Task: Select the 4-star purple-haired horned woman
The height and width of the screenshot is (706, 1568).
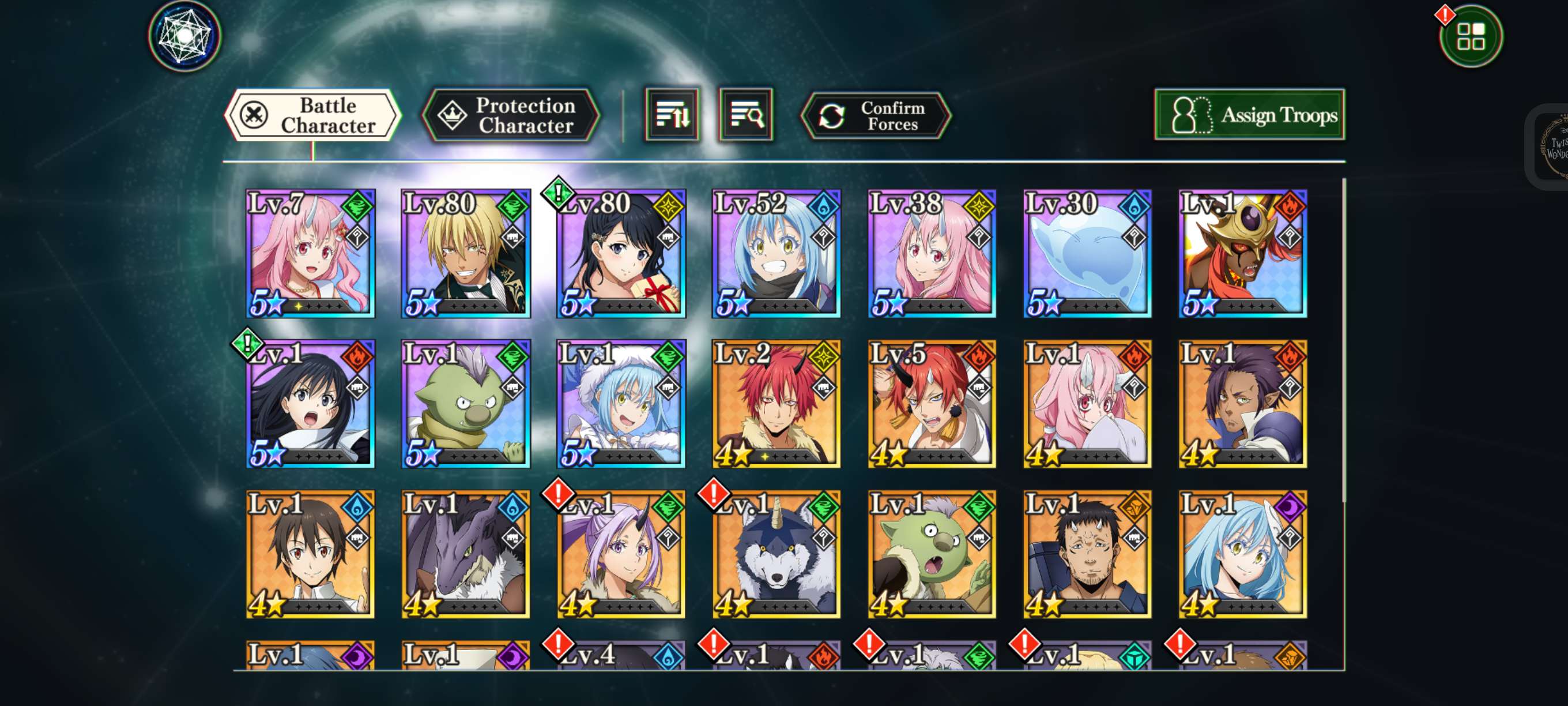Action: [x=621, y=554]
